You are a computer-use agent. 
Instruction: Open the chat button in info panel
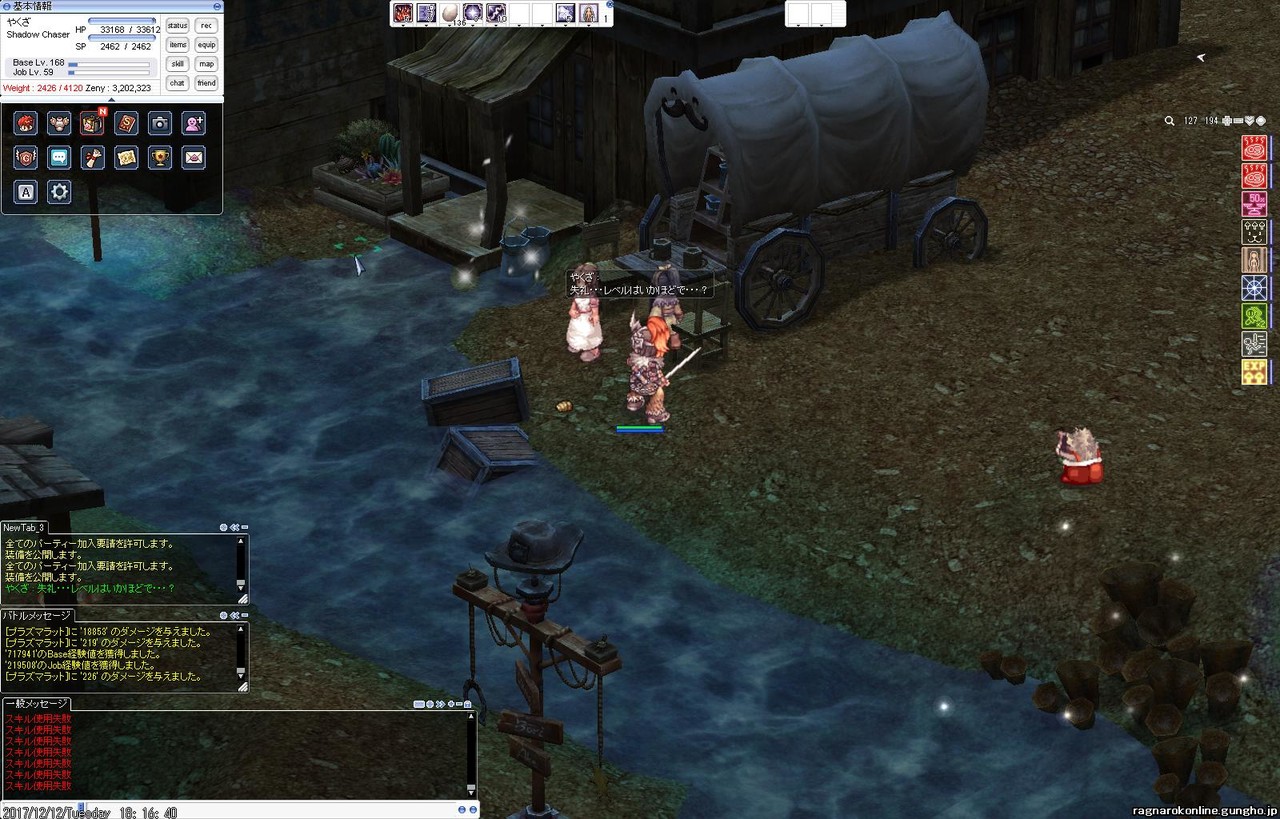tap(177, 83)
